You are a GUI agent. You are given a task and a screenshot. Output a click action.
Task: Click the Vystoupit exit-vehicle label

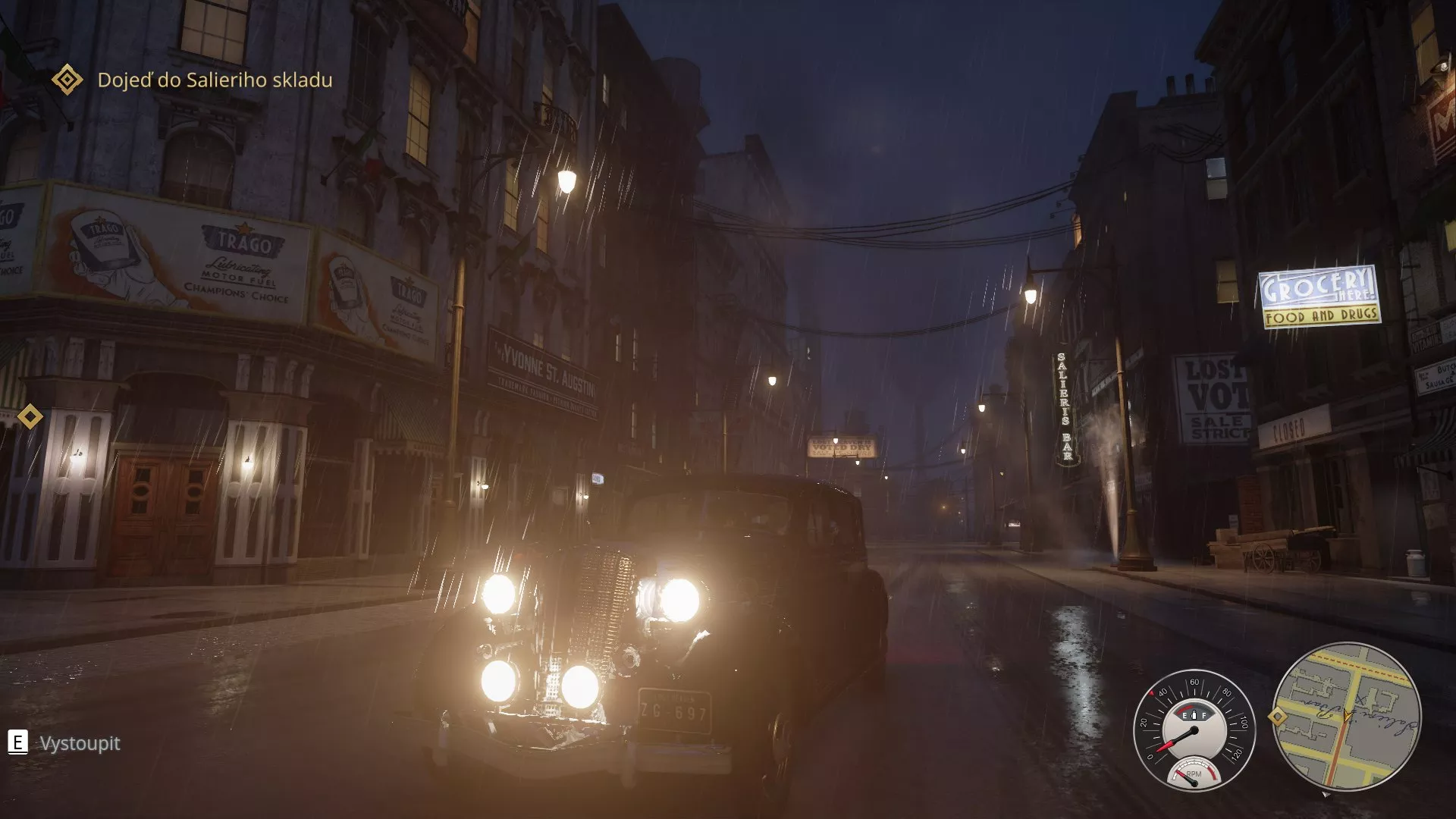pyautogui.click(x=78, y=743)
